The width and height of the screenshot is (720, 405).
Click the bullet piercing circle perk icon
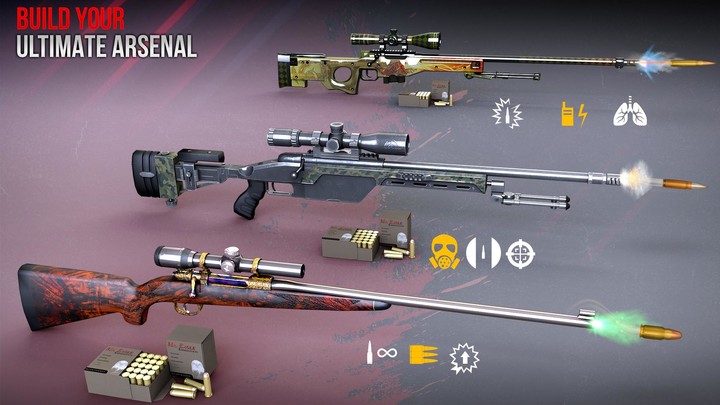[482, 253]
